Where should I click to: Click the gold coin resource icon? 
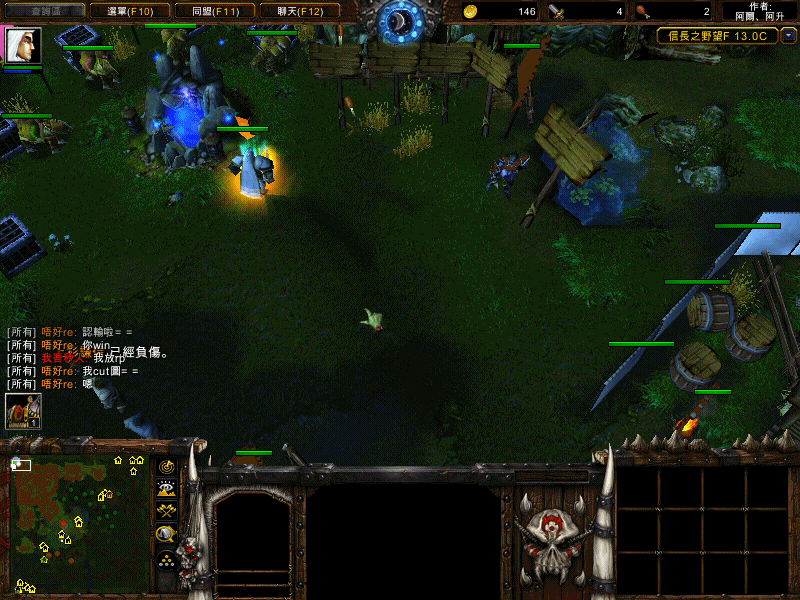(471, 12)
